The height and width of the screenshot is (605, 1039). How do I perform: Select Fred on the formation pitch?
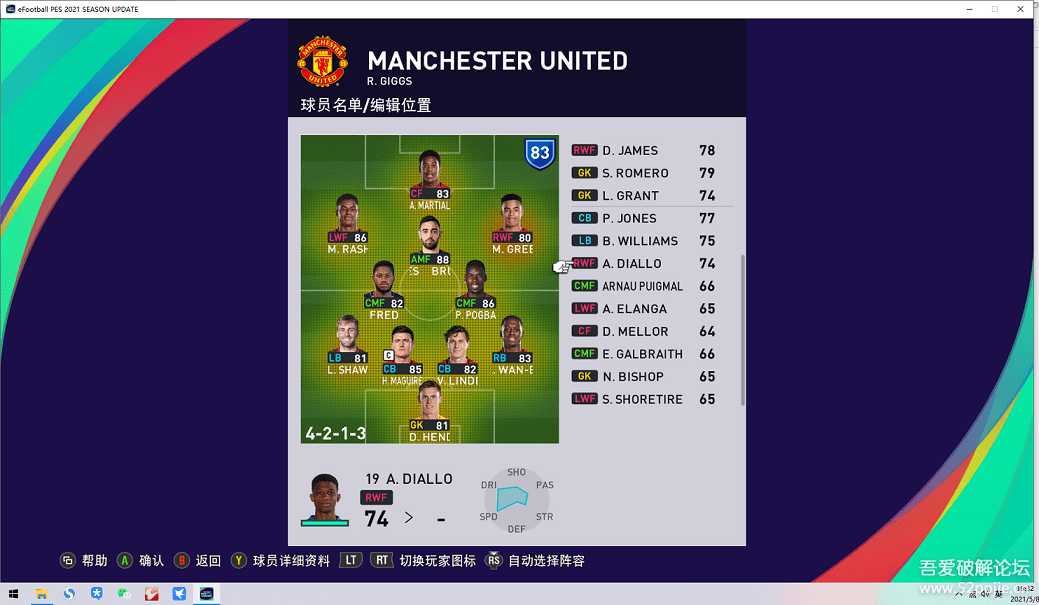(x=384, y=288)
